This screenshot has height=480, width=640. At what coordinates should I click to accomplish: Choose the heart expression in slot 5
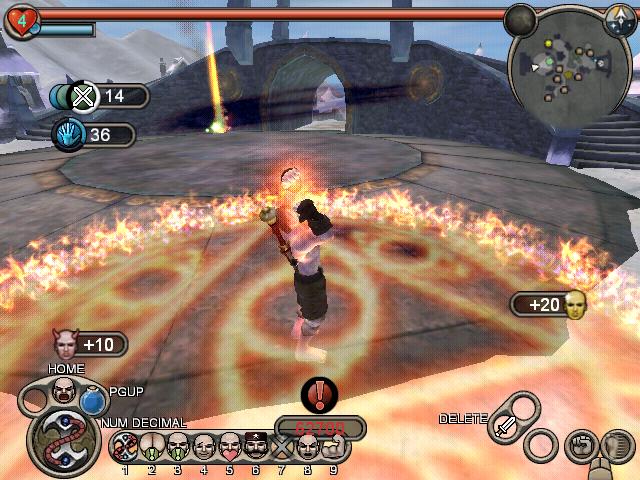(228, 445)
